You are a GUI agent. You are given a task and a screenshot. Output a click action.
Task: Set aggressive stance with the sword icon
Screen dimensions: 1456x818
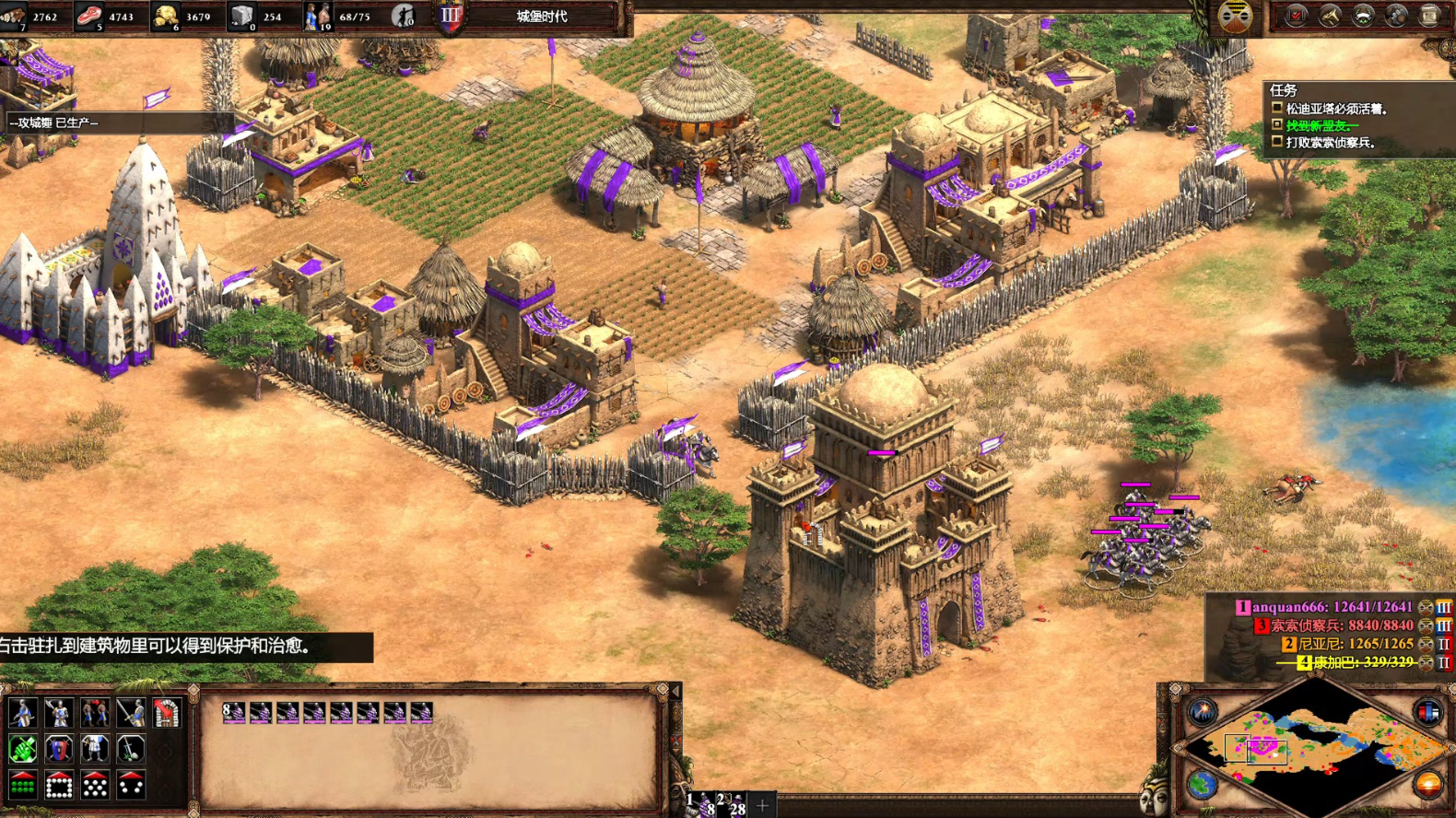[130, 712]
